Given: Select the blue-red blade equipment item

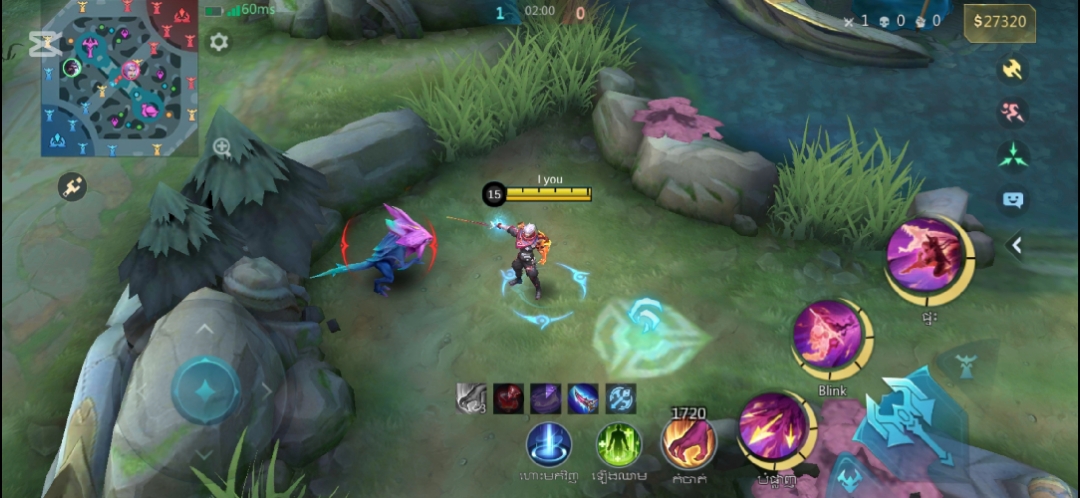Looking at the screenshot, I should [583, 398].
